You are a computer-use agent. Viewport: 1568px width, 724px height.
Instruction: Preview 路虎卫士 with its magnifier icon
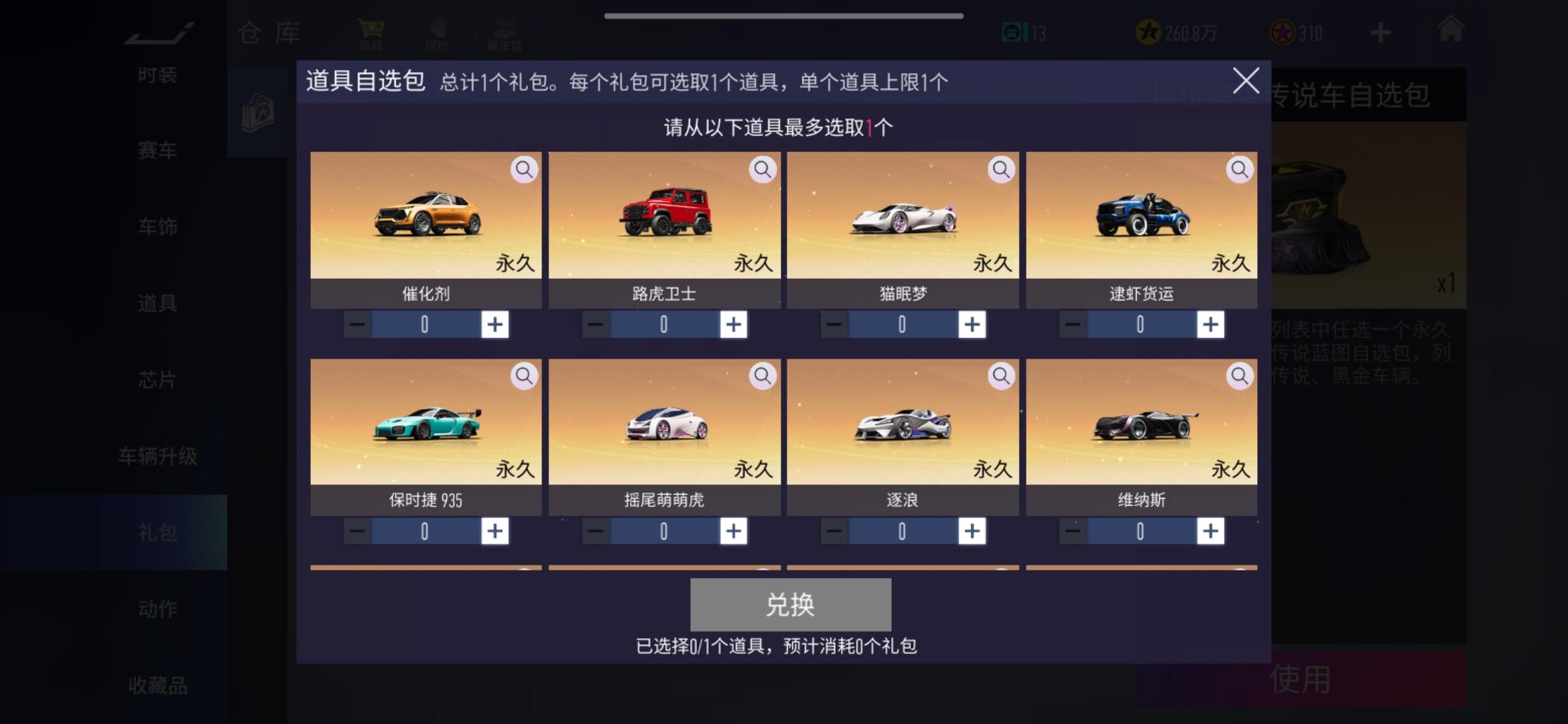pyautogui.click(x=762, y=170)
